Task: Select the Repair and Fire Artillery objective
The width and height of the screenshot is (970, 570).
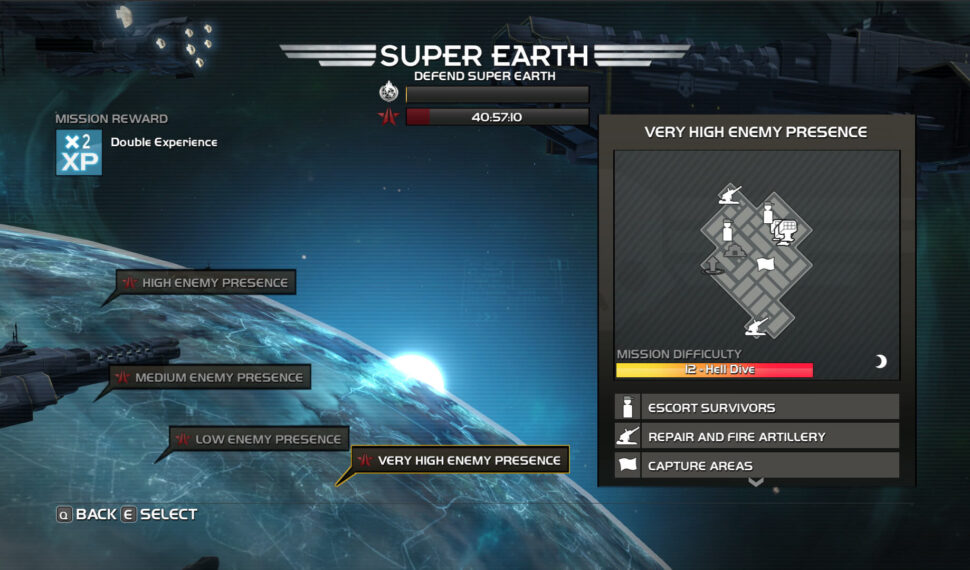Action: 756,437
